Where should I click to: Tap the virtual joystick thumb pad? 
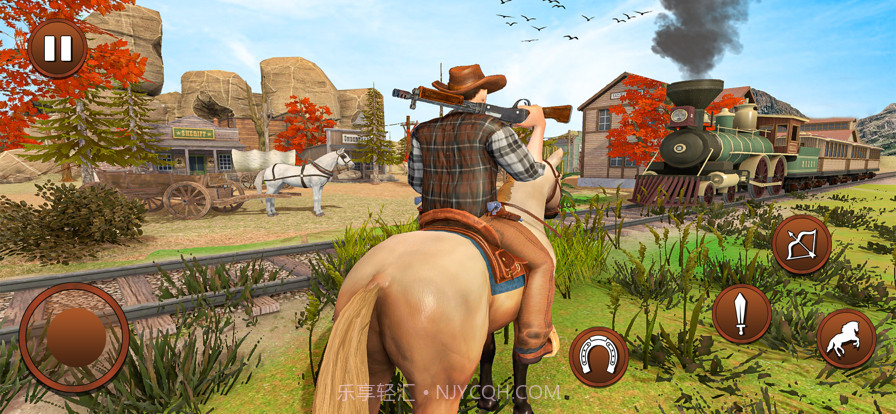pyautogui.click(x=76, y=337)
